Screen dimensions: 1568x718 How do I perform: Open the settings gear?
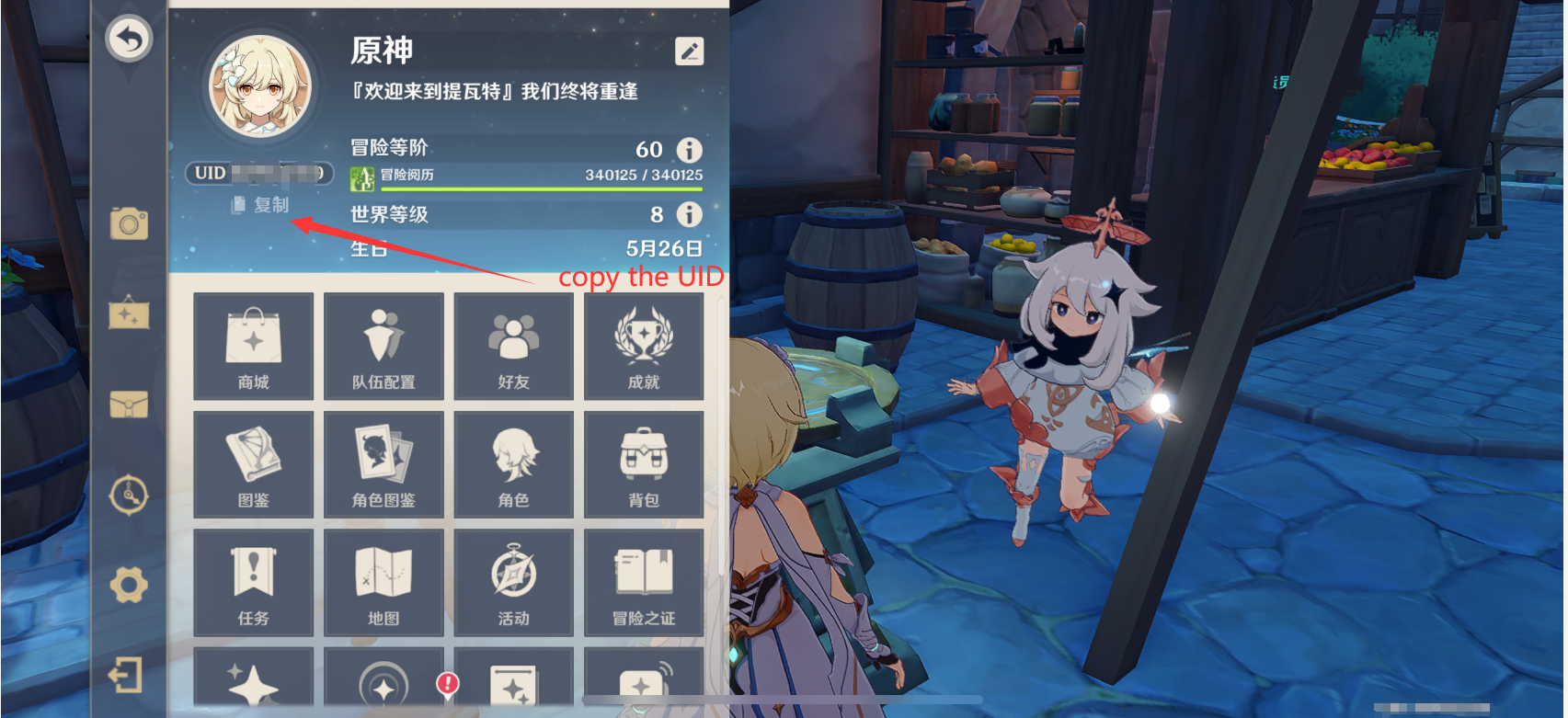[129, 585]
